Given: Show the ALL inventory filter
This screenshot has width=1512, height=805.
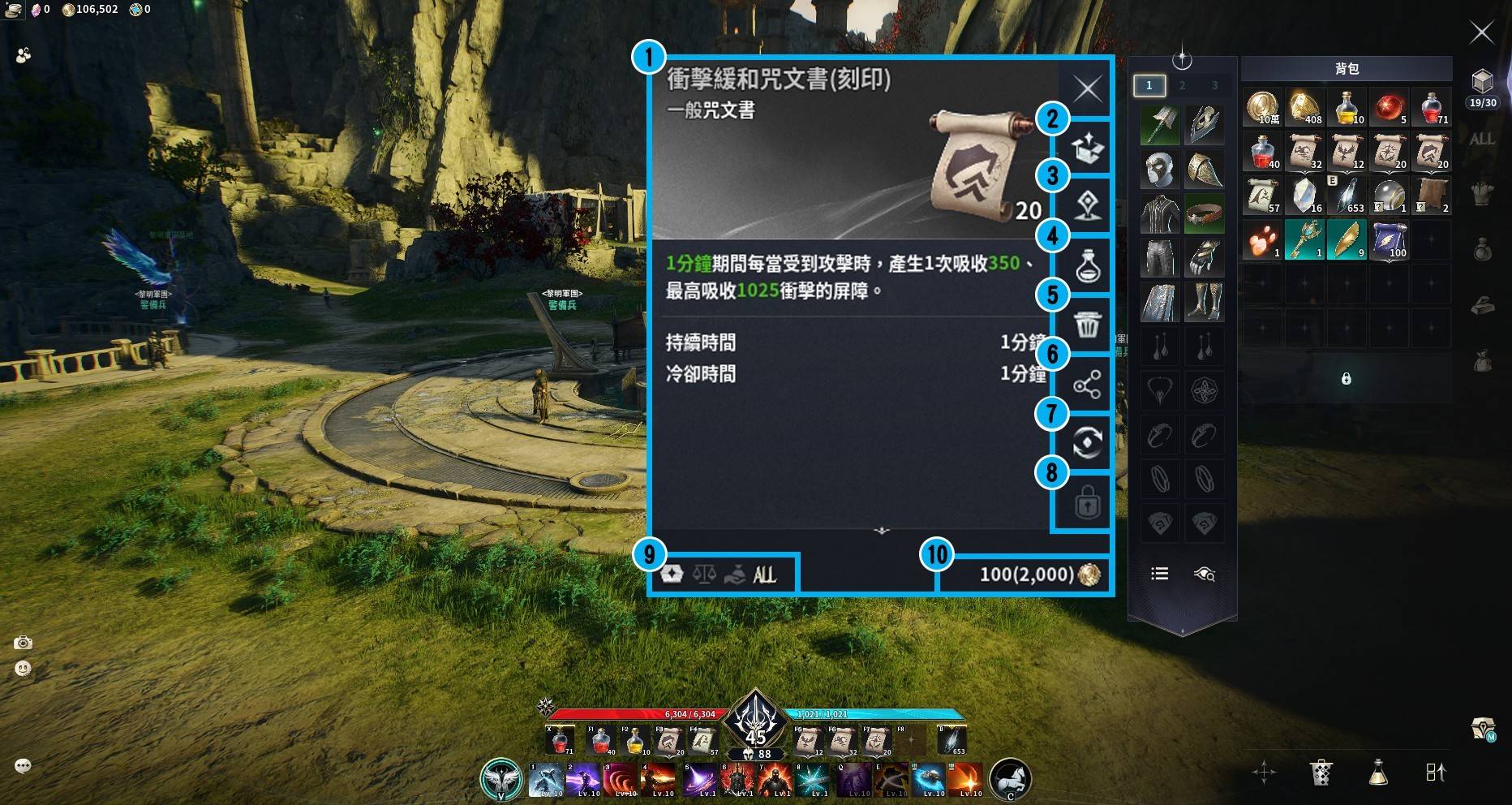Looking at the screenshot, I should pos(1481,139).
